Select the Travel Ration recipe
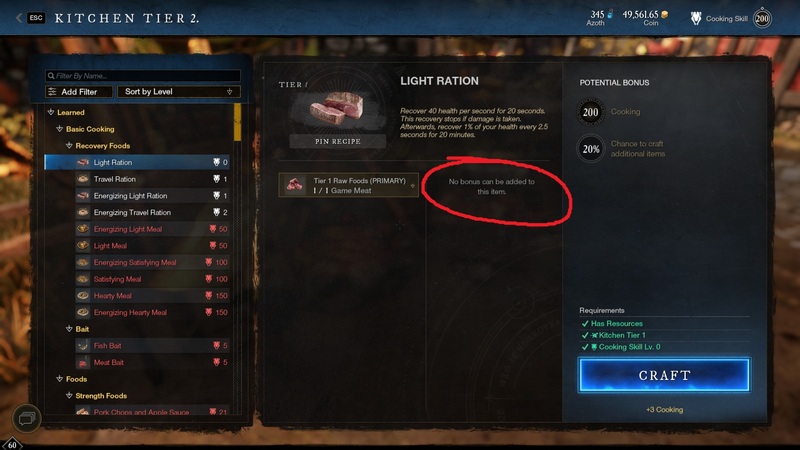The image size is (800, 450). [115, 179]
